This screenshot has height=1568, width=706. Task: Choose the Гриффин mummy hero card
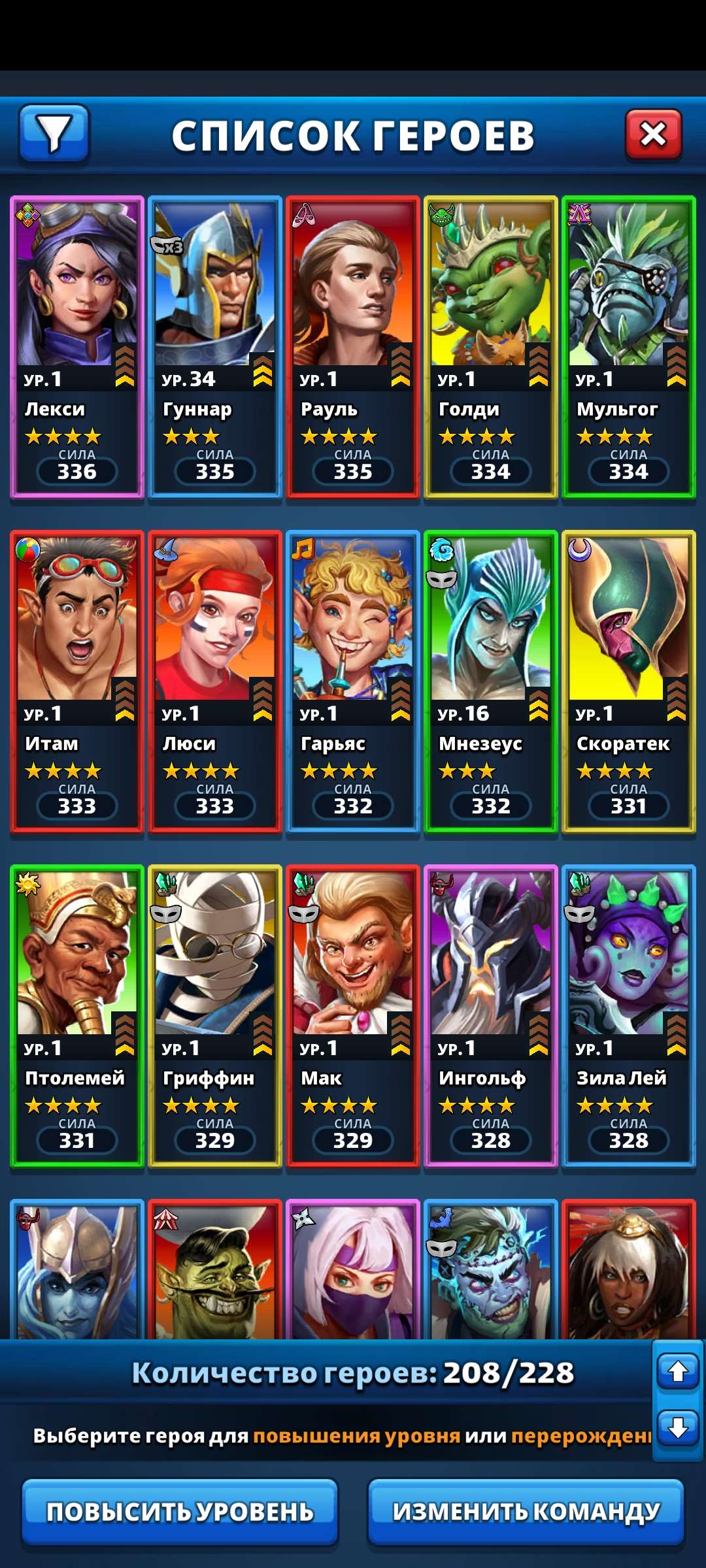(x=215, y=1015)
